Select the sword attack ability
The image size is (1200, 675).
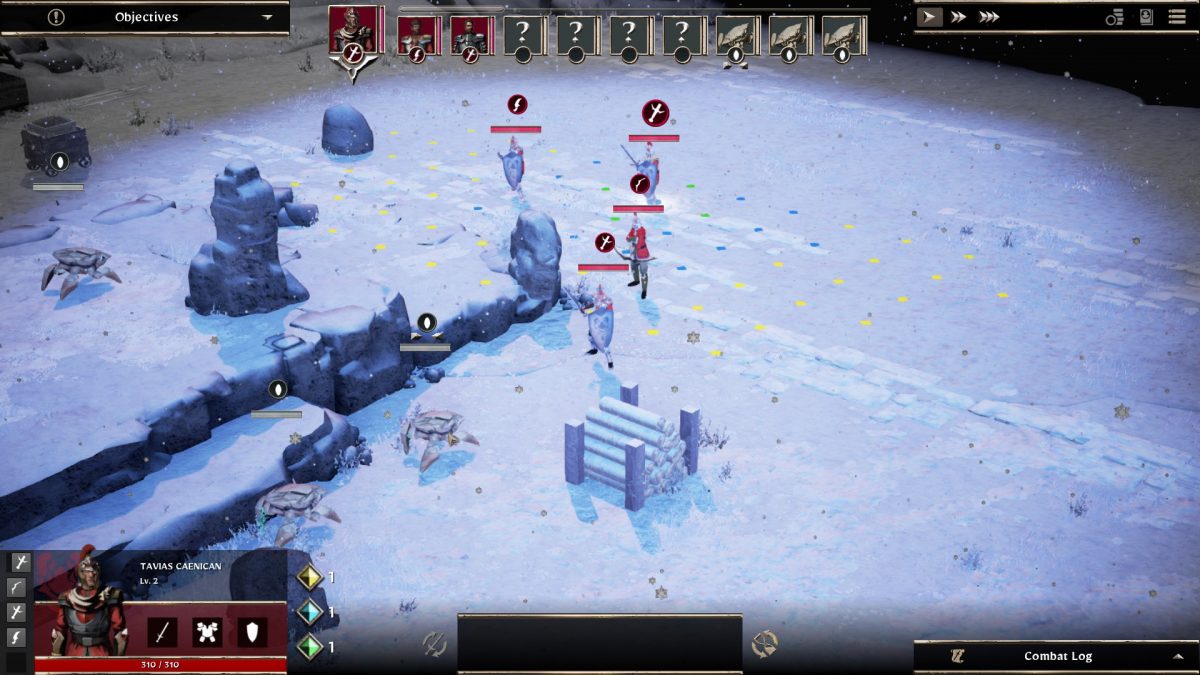tap(162, 632)
